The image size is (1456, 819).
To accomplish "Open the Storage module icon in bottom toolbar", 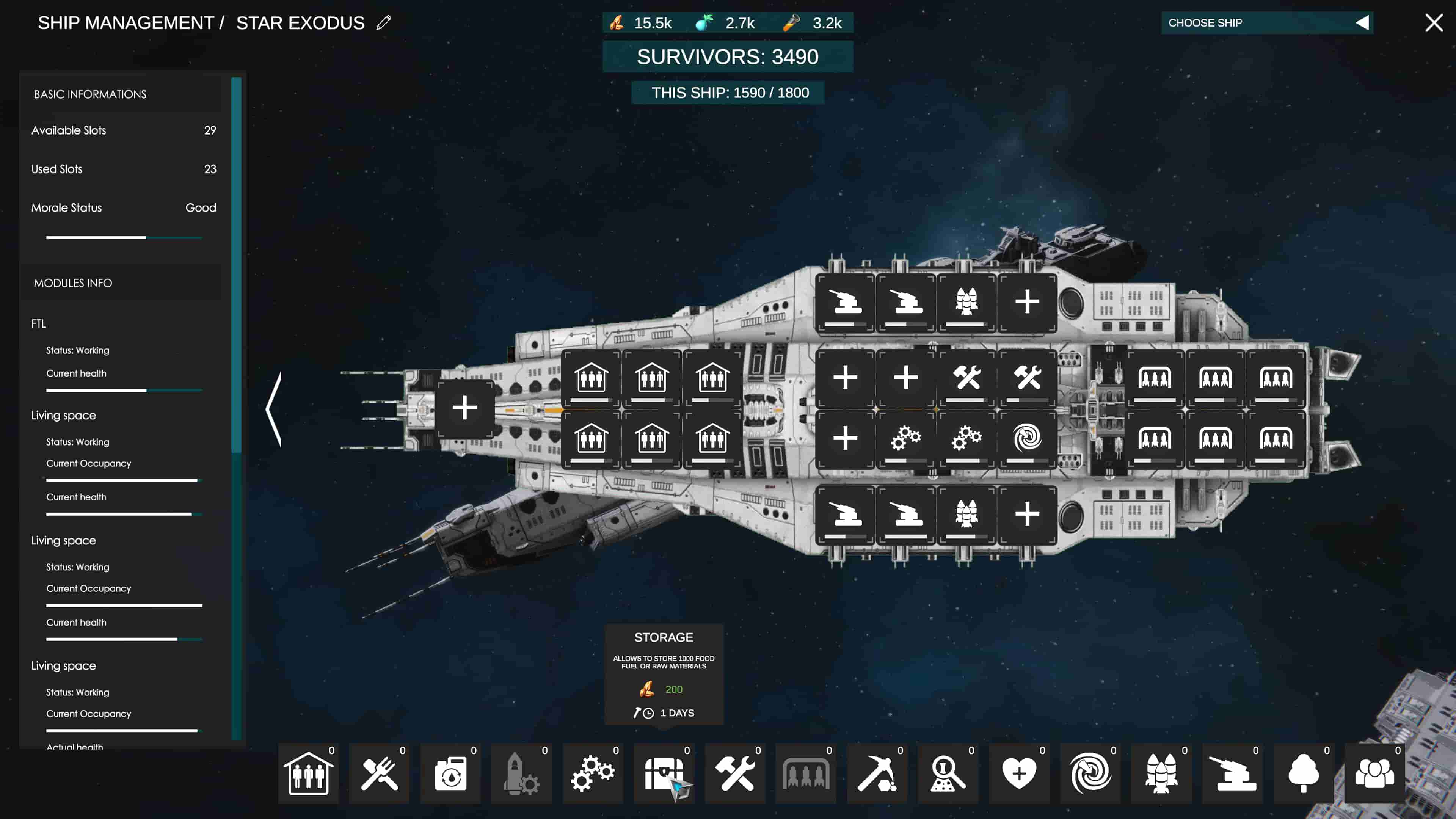I will (x=664, y=774).
